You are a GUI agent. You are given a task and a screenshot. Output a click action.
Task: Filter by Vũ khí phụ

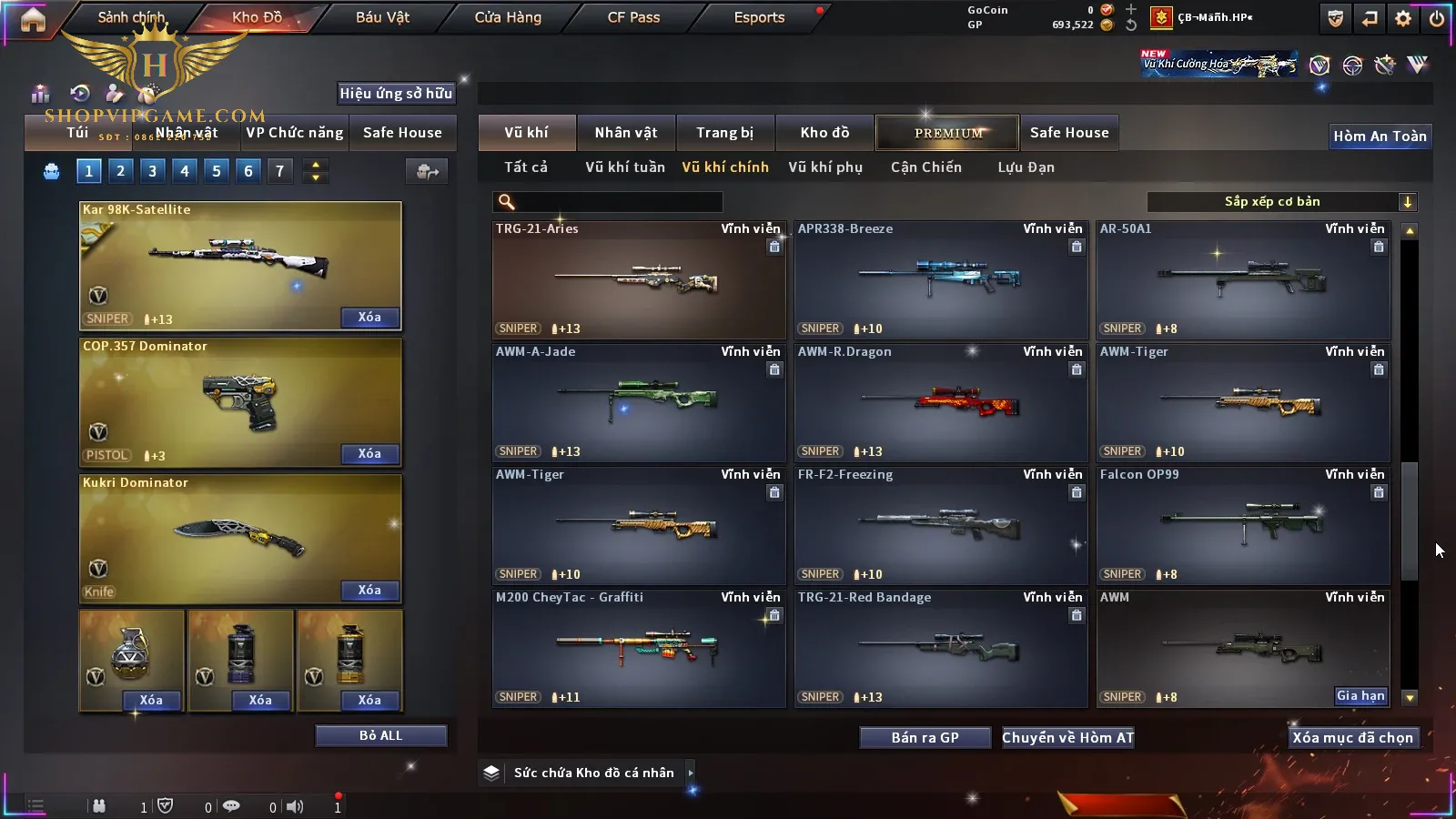click(824, 167)
